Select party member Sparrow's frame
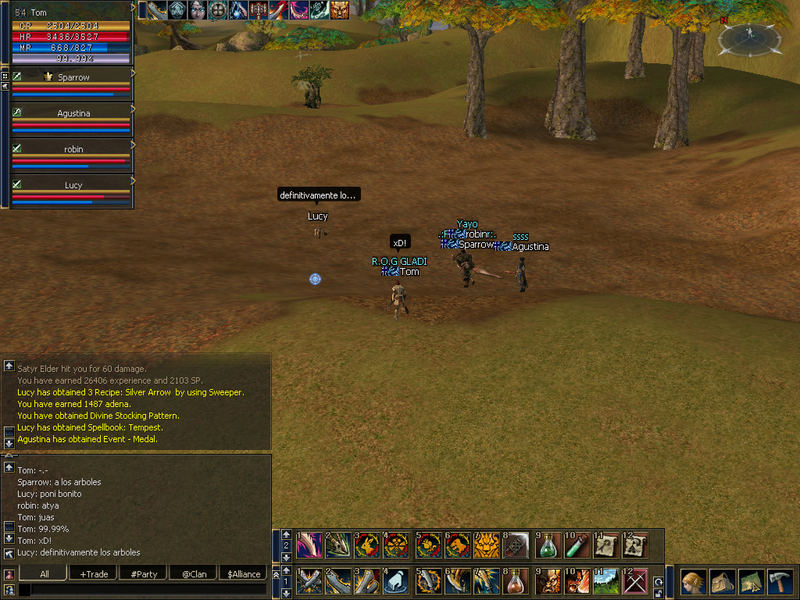Viewport: 800px width, 600px height. coord(72,76)
